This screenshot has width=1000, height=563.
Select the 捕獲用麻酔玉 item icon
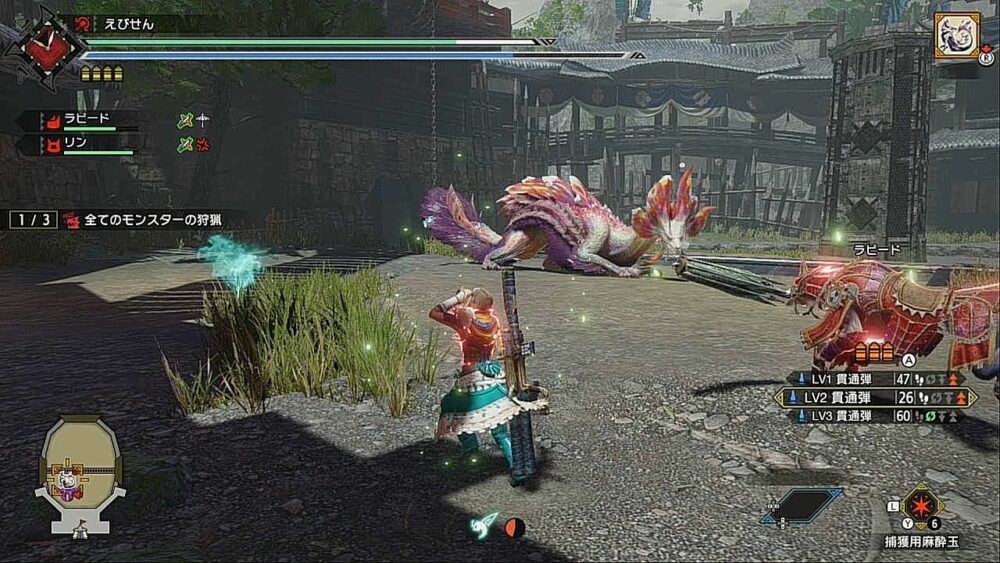922,507
